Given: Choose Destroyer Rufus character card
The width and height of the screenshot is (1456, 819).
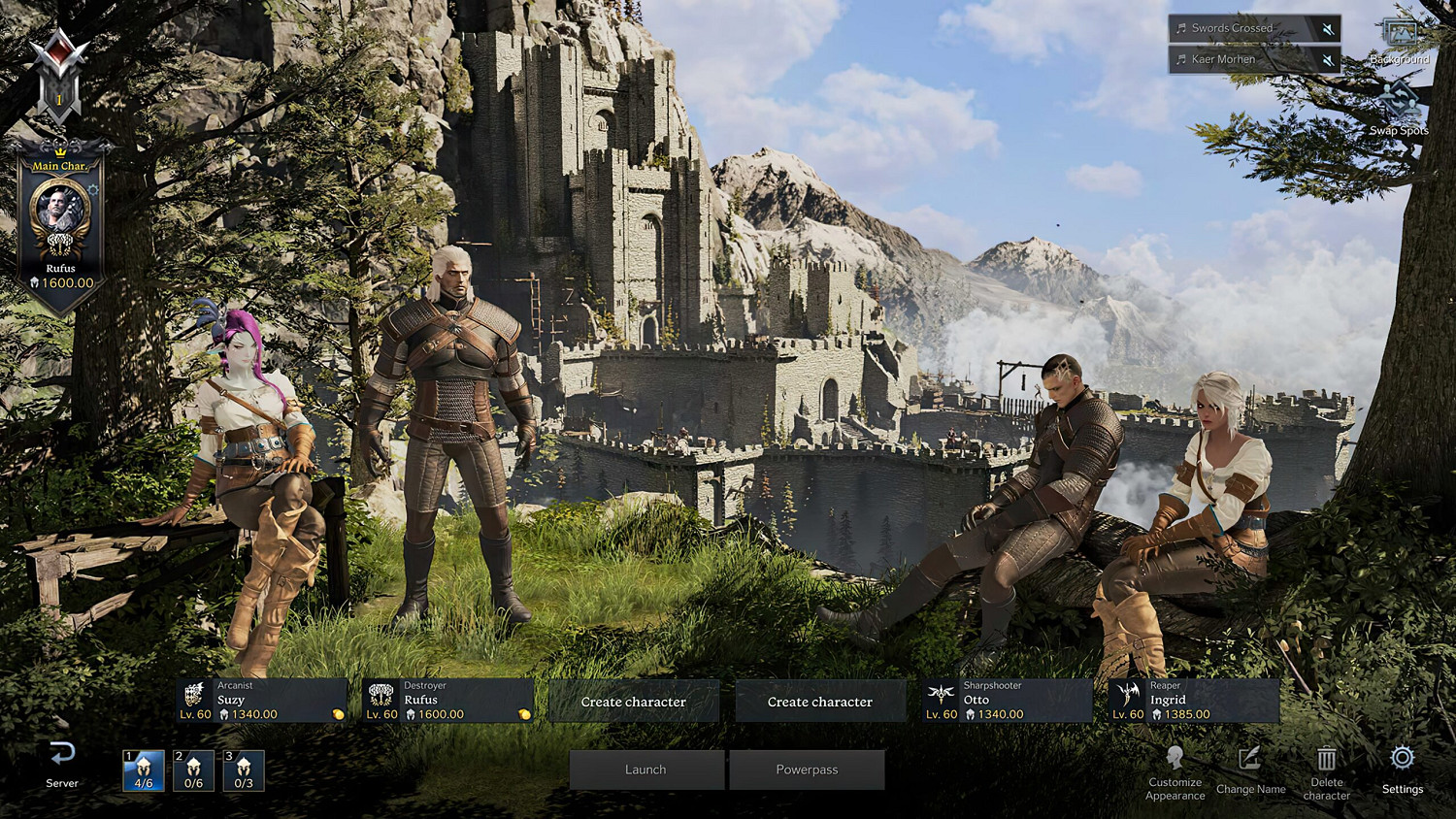Looking at the screenshot, I should pyautogui.click(x=448, y=701).
